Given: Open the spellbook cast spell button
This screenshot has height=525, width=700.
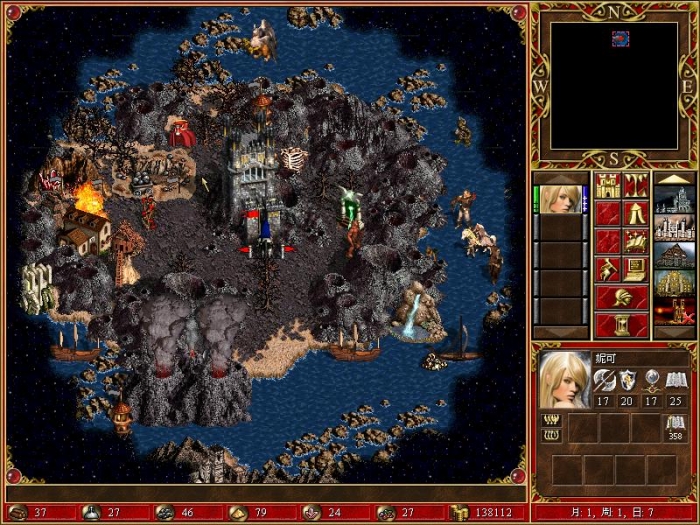Looking at the screenshot, I should point(636,241).
